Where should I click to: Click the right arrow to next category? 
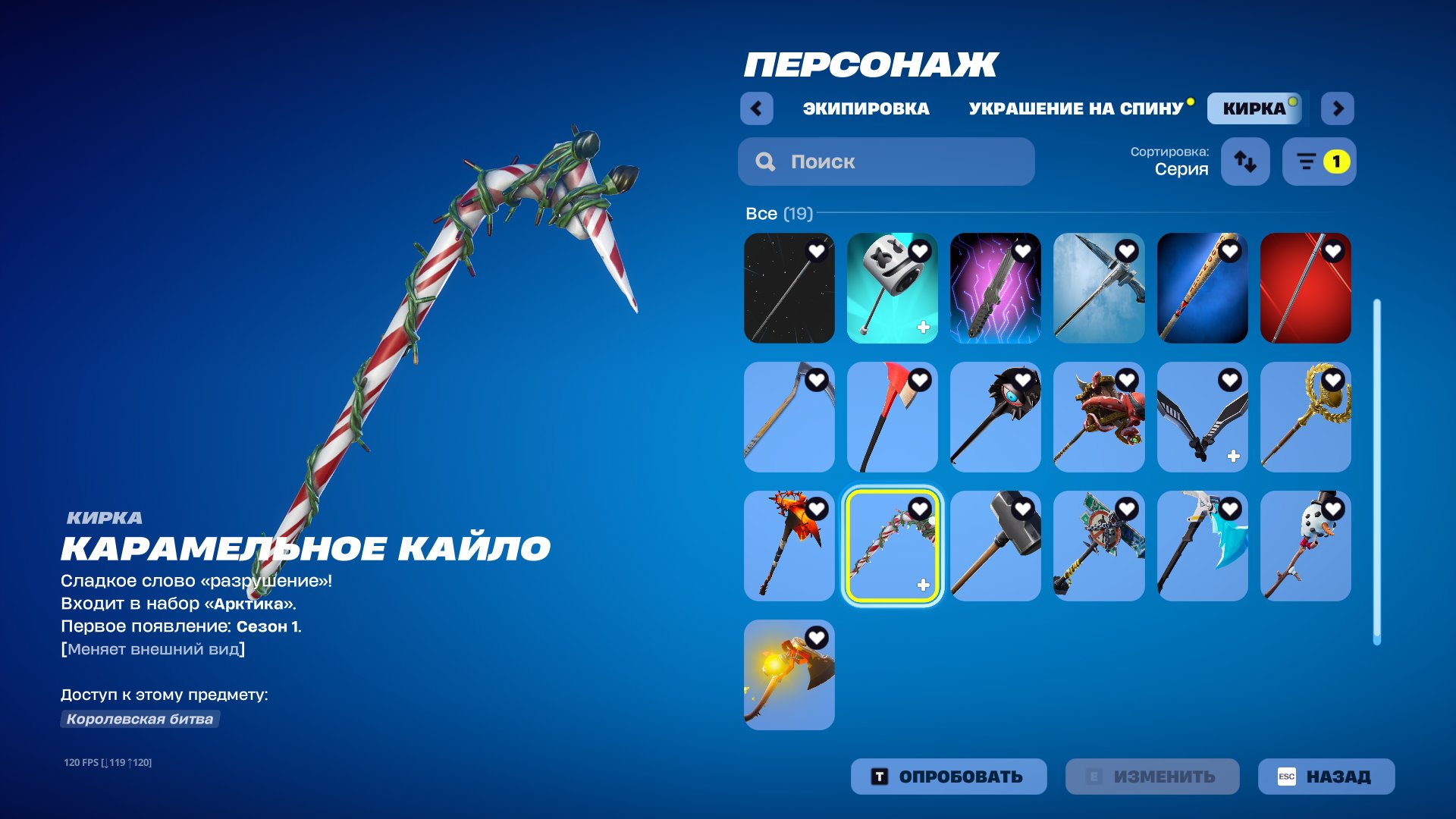1338,108
